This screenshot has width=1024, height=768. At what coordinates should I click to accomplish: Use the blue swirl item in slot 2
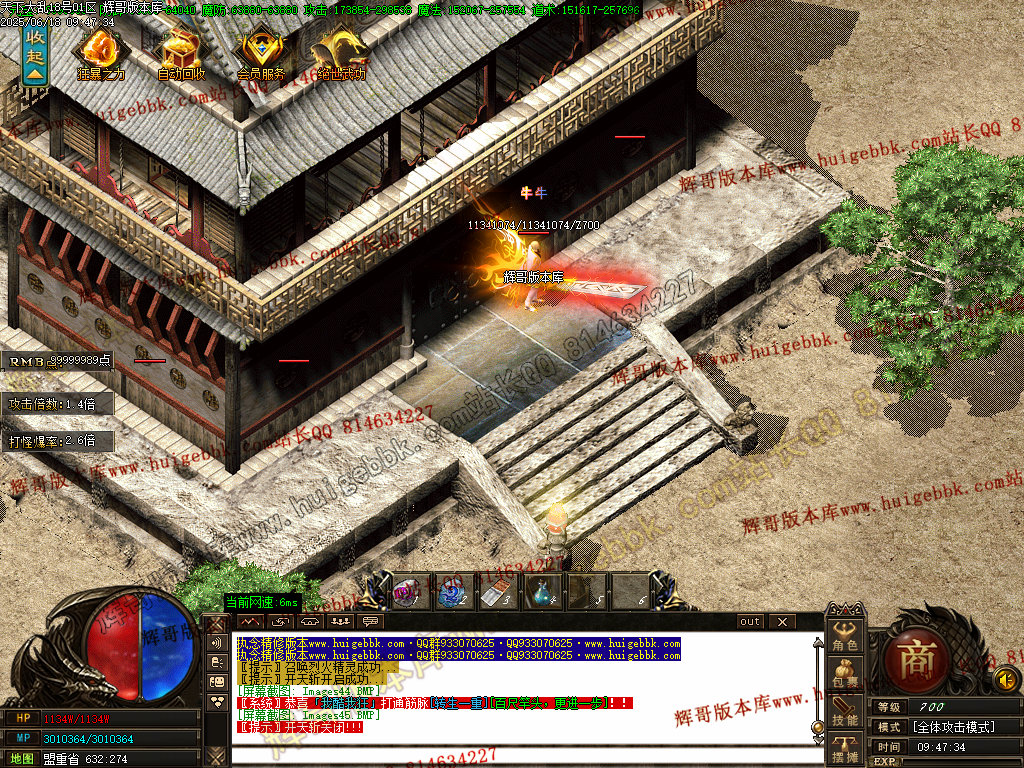click(x=449, y=592)
